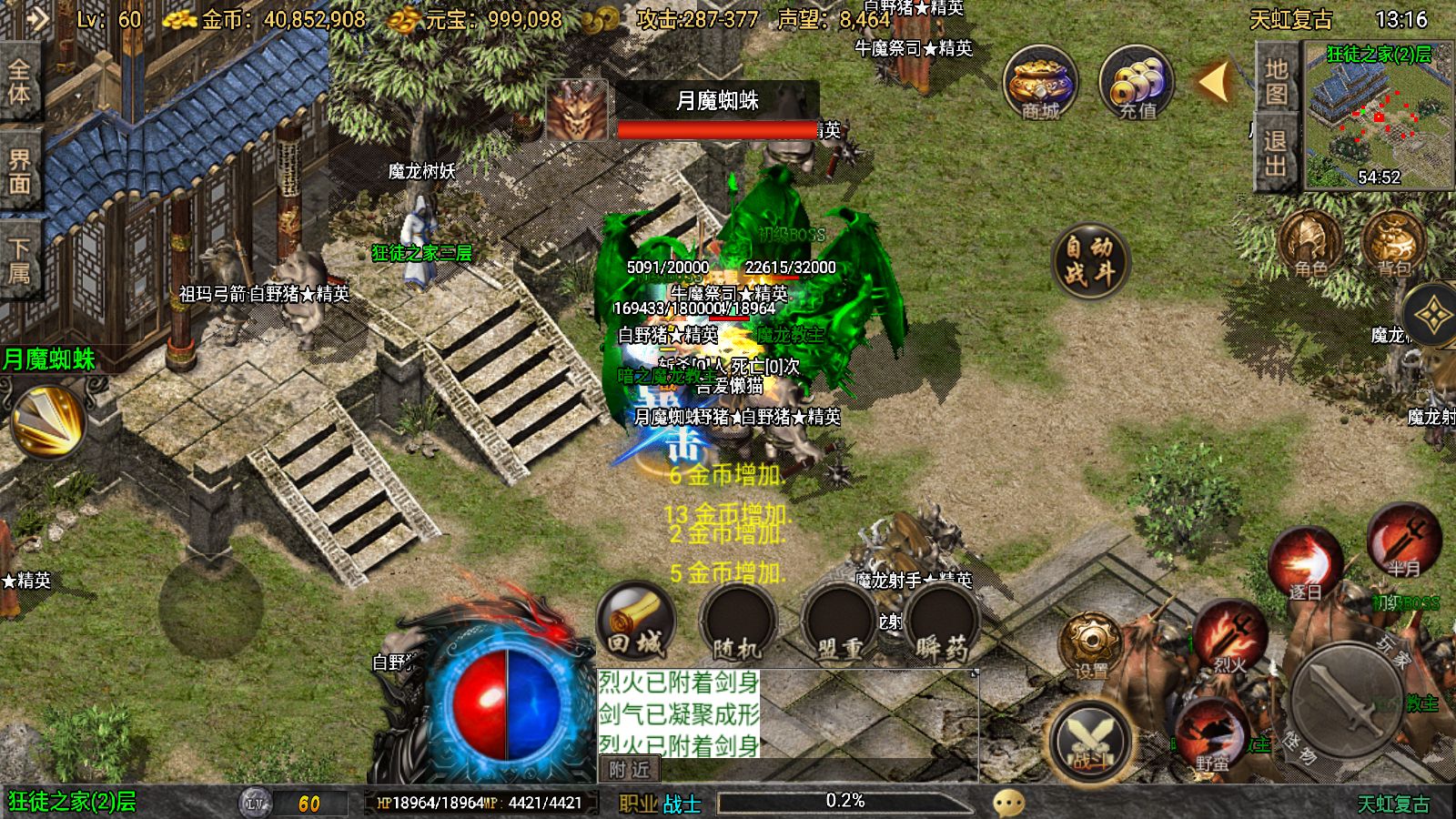Screen dimensions: 1456x819
Task: Activate the 半月 skill
Action: [1403, 543]
